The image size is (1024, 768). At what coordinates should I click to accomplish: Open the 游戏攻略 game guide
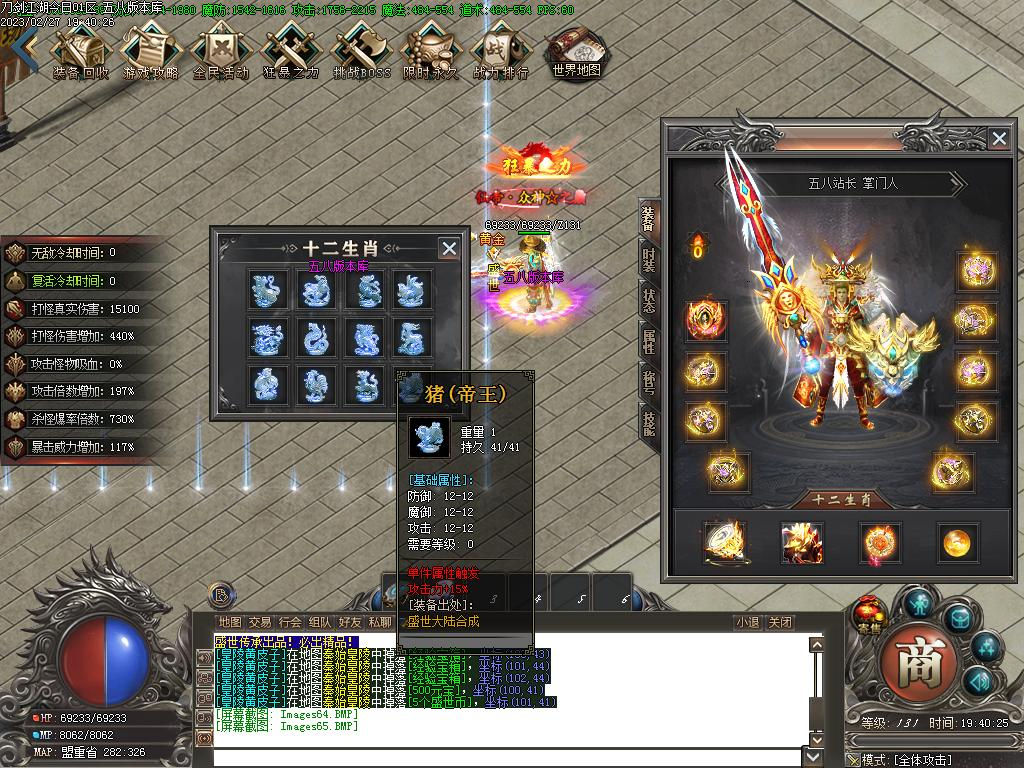tap(150, 53)
